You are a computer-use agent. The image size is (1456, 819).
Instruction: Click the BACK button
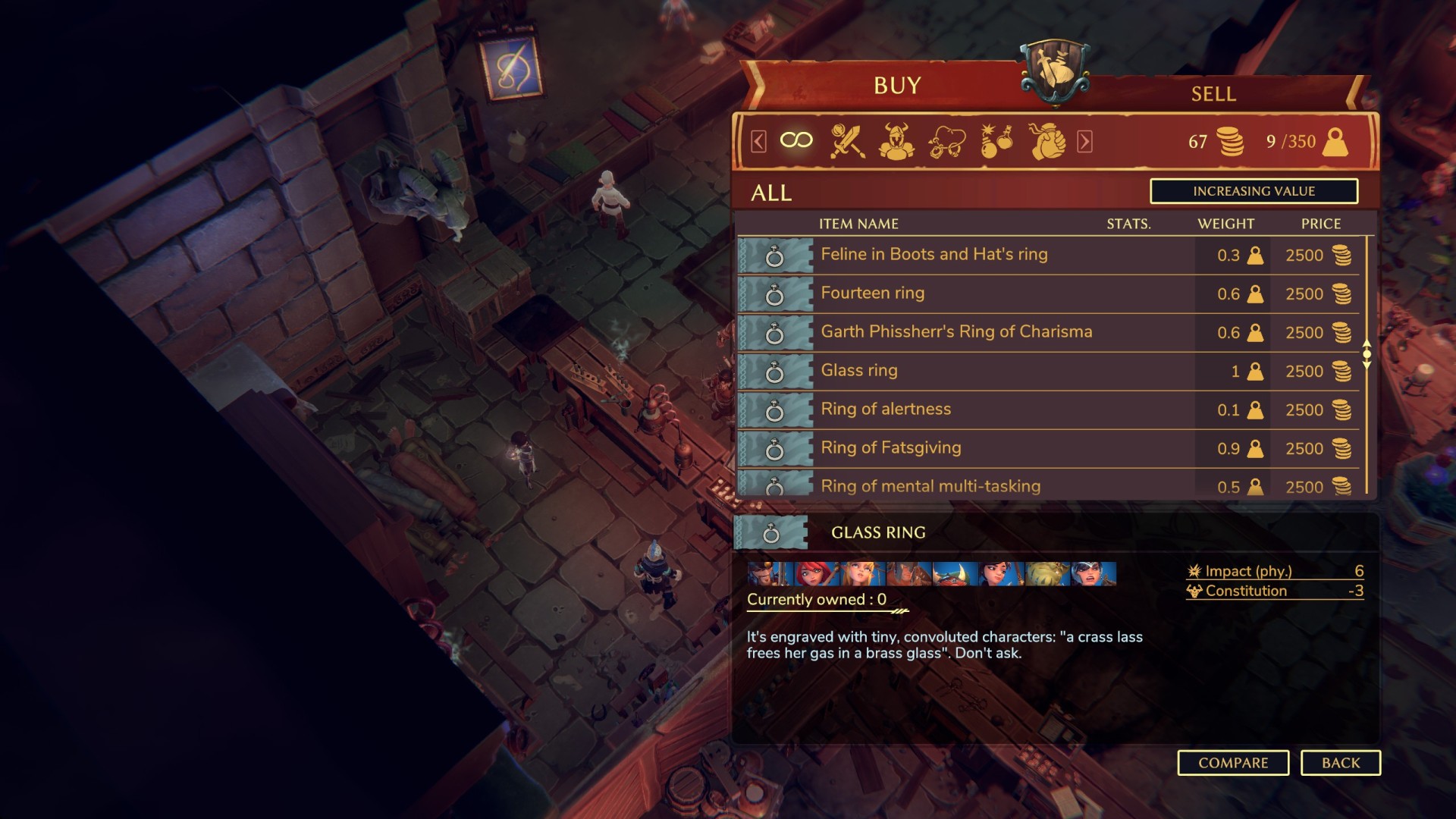1341,763
